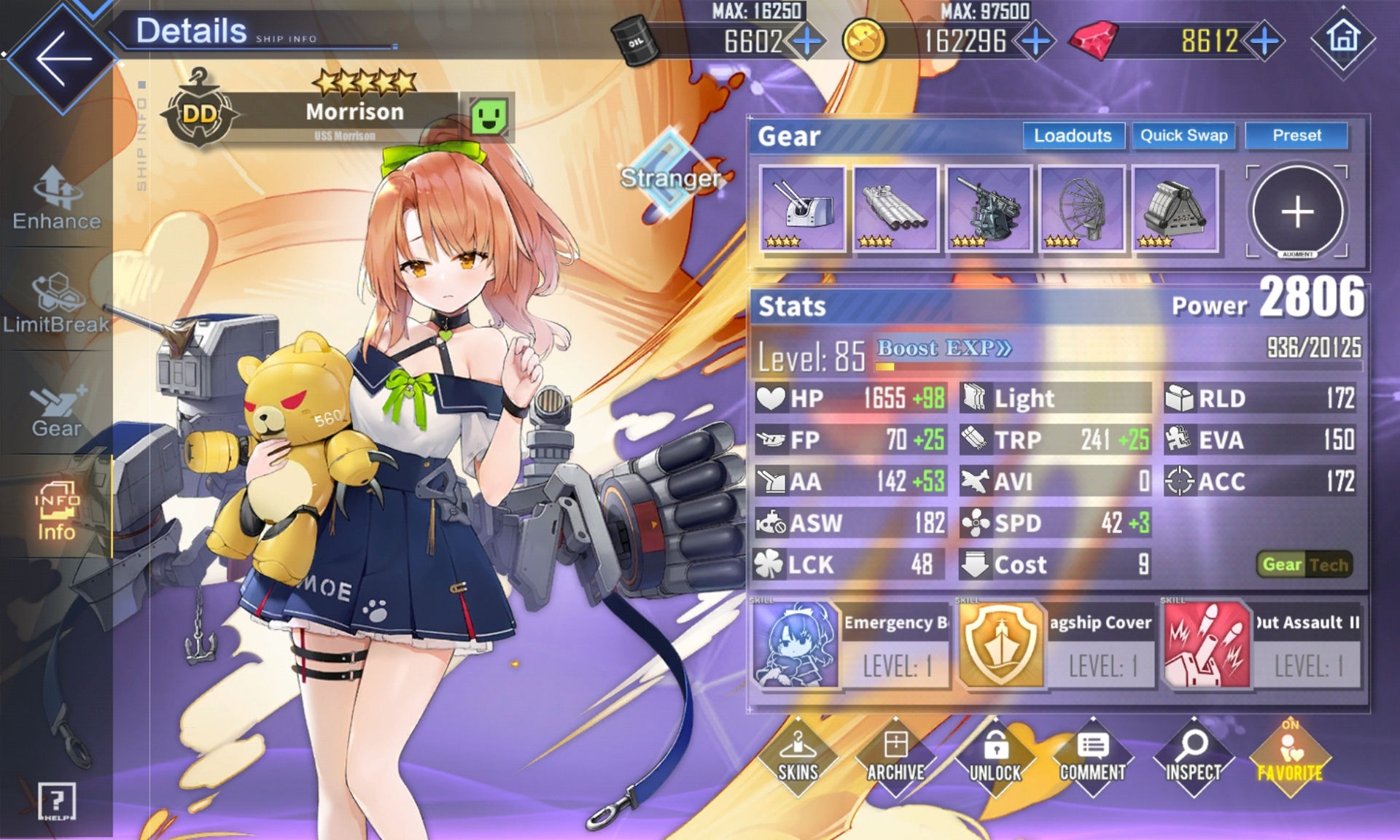The image size is (1400, 840).
Task: Toggle the Gear Tech stat switch
Action: [1304, 564]
